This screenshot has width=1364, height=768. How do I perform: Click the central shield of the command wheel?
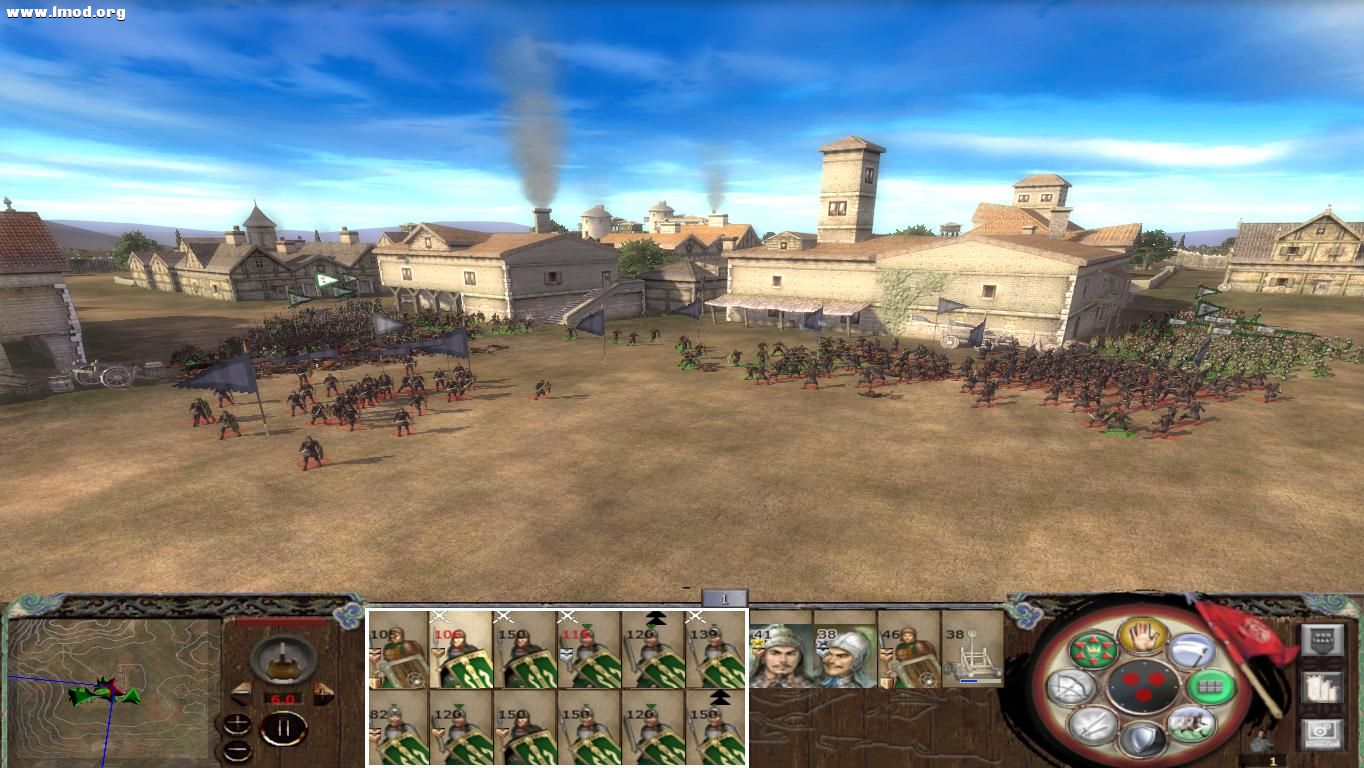coord(1143,688)
